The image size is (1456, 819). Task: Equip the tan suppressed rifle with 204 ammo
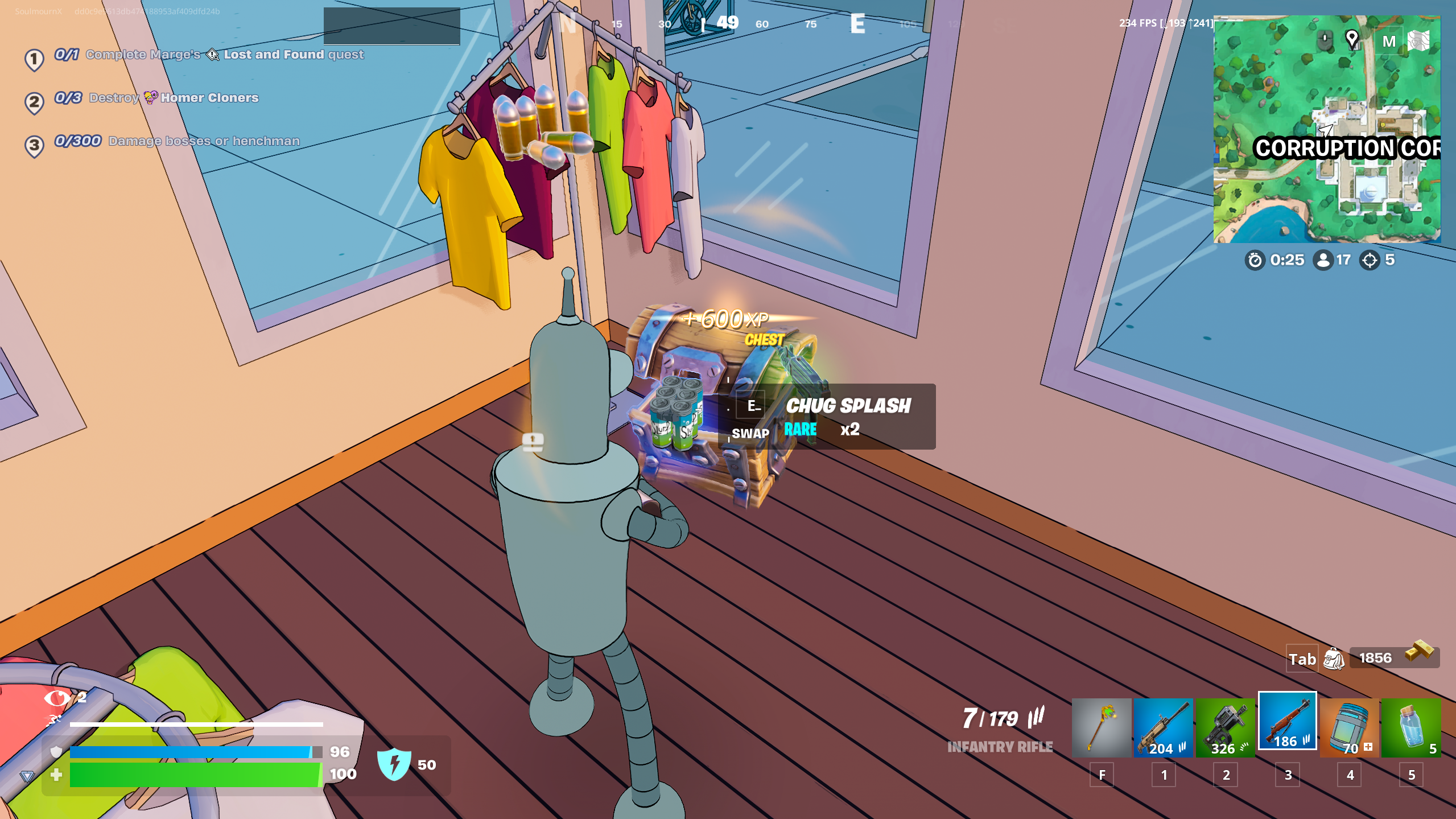tap(1163, 727)
